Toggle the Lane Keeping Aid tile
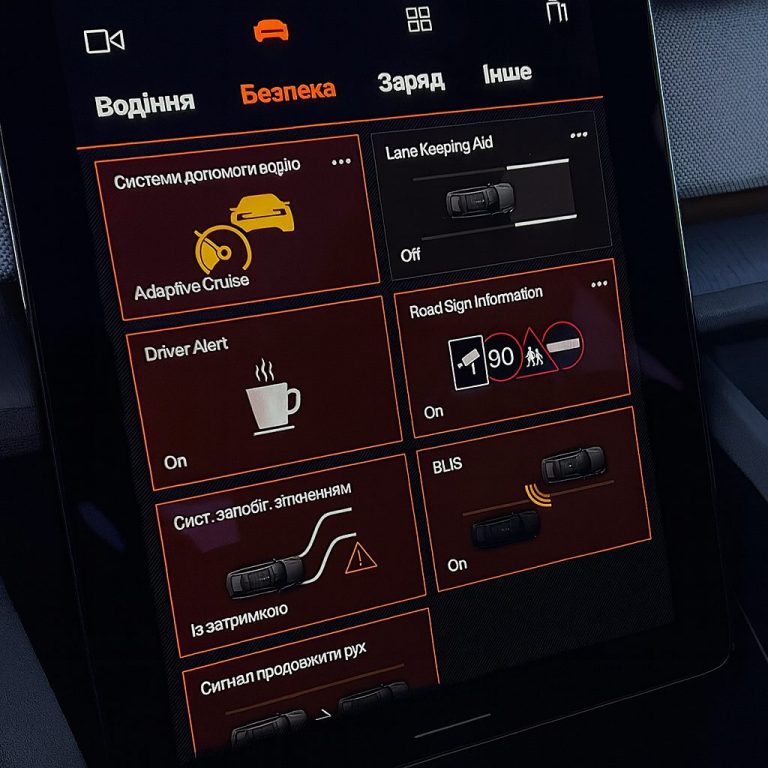 tap(490, 196)
